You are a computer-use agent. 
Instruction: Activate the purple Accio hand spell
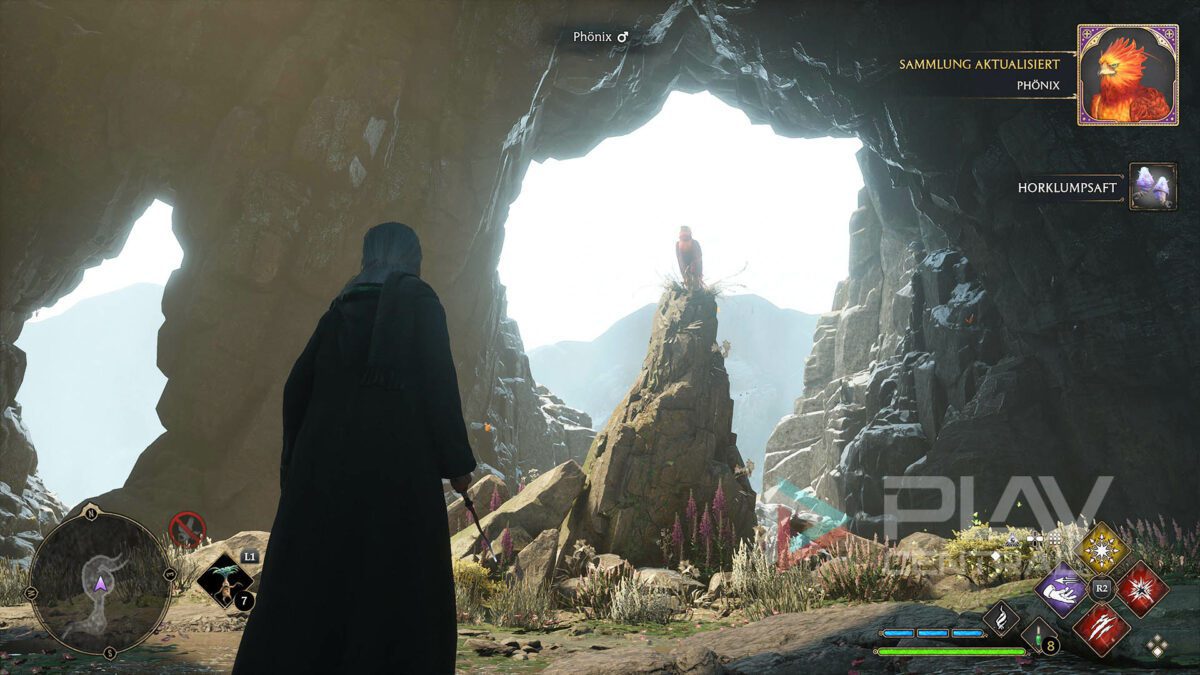pos(1061,588)
